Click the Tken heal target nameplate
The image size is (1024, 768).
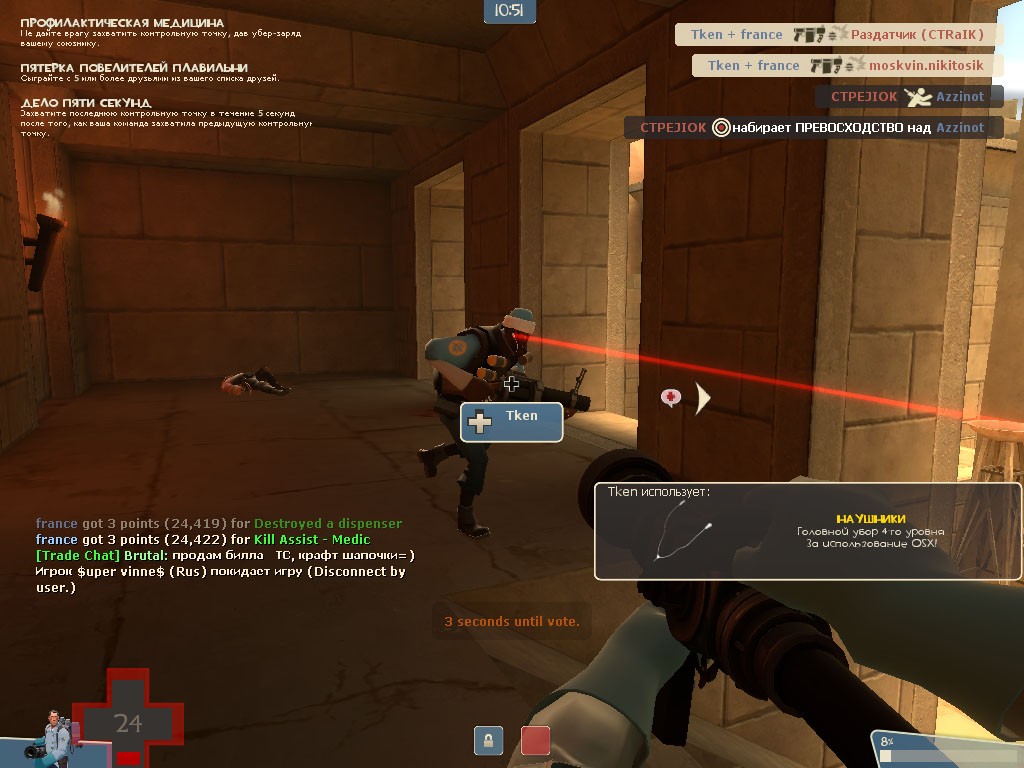511,421
